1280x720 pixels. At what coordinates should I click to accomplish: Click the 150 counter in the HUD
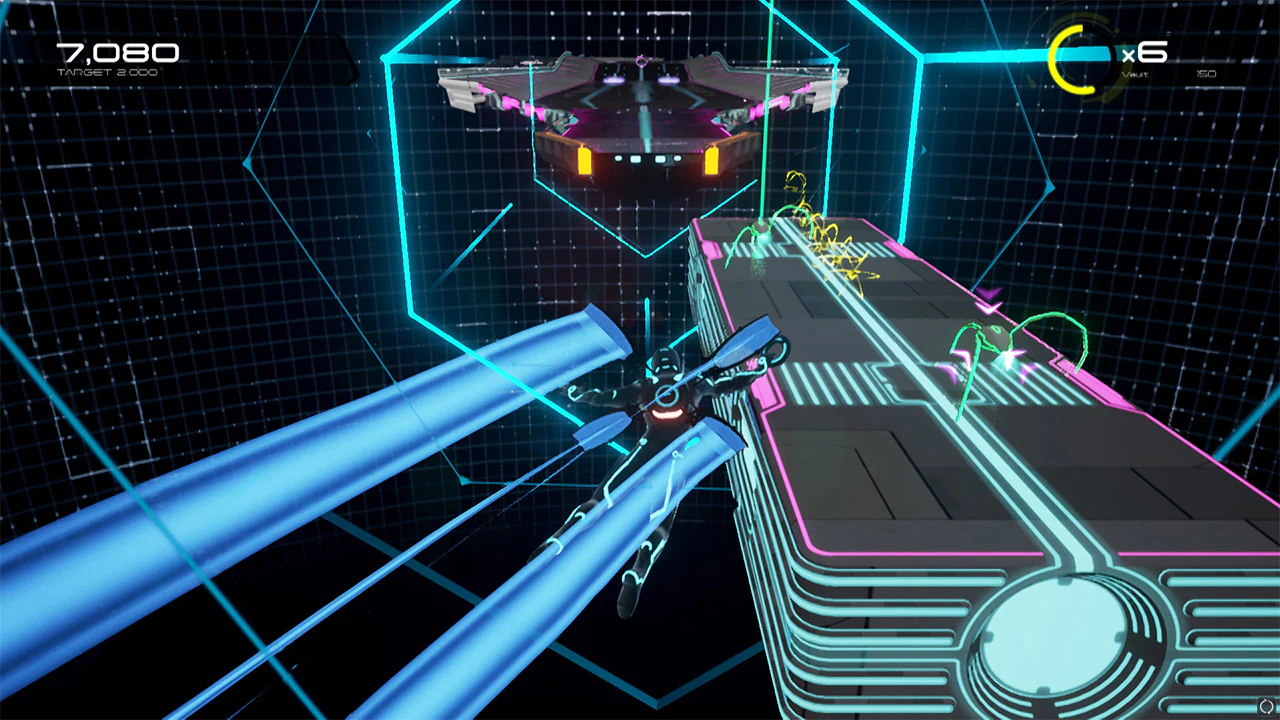pos(1206,74)
